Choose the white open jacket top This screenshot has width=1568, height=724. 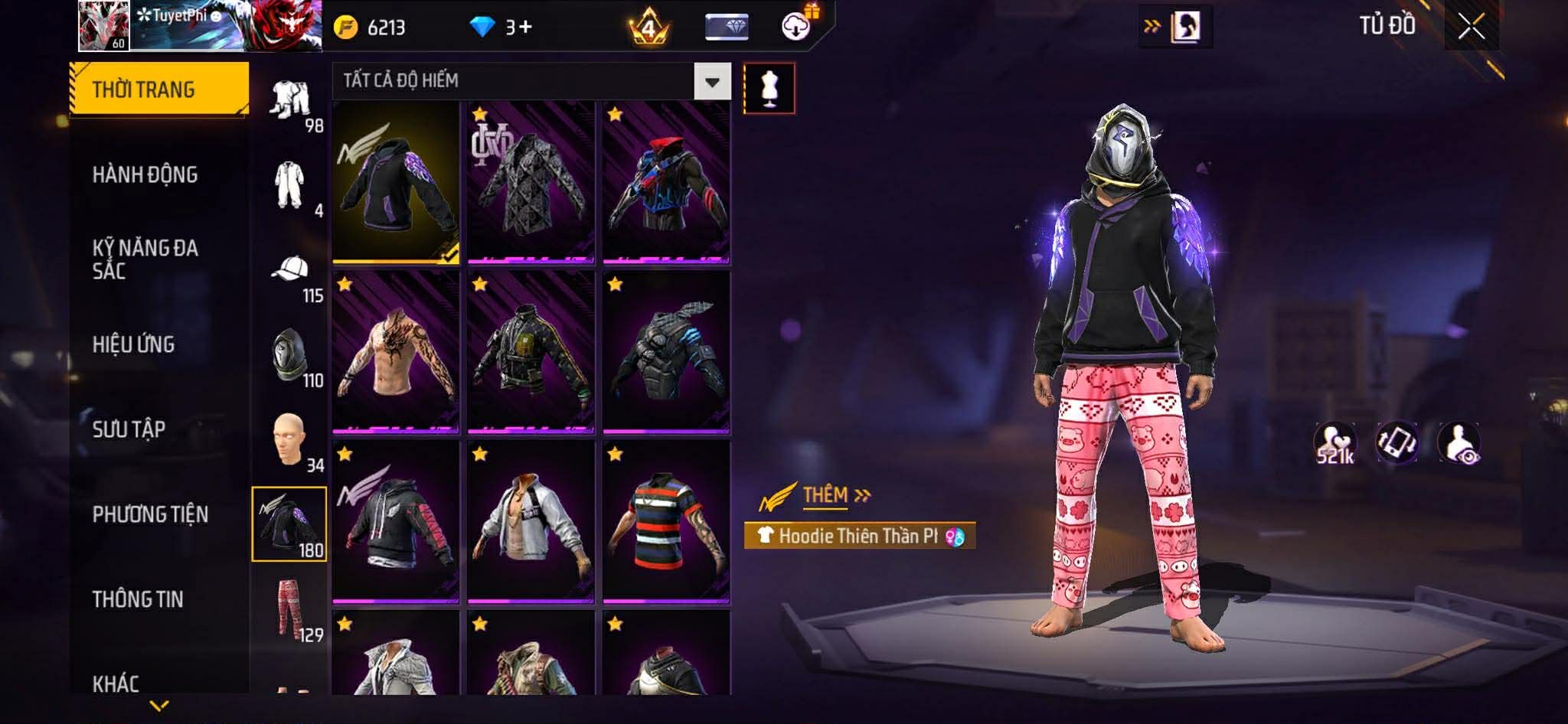tap(531, 522)
